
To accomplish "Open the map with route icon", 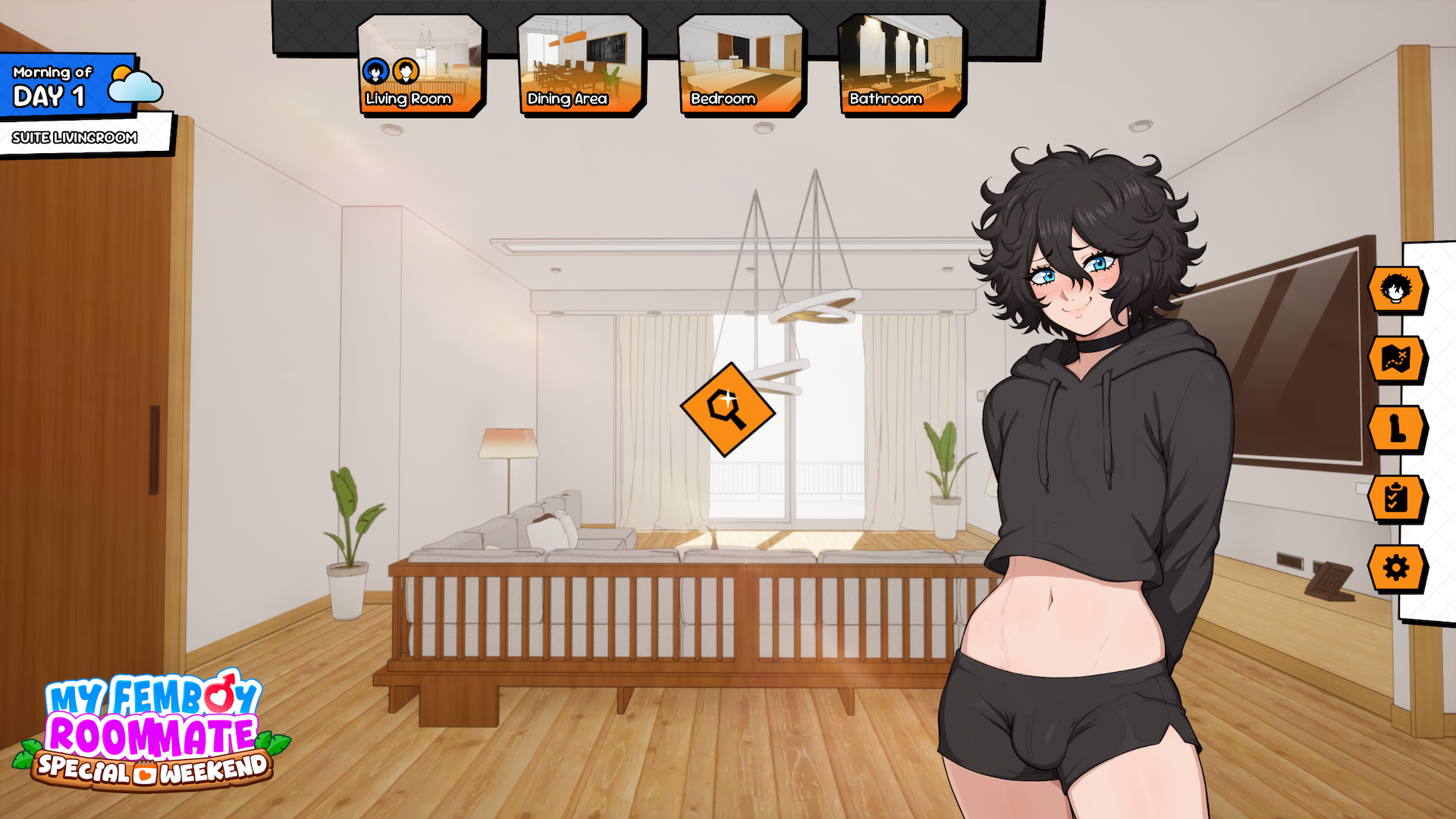I will click(x=1397, y=359).
